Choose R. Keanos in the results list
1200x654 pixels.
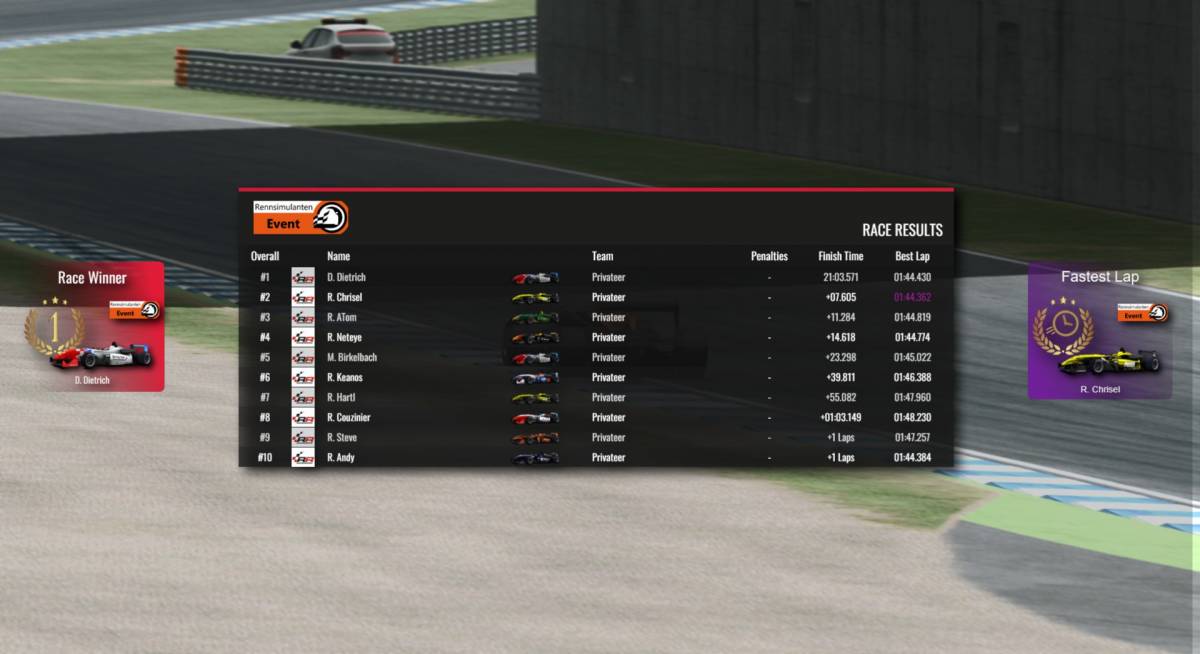tap(595, 377)
